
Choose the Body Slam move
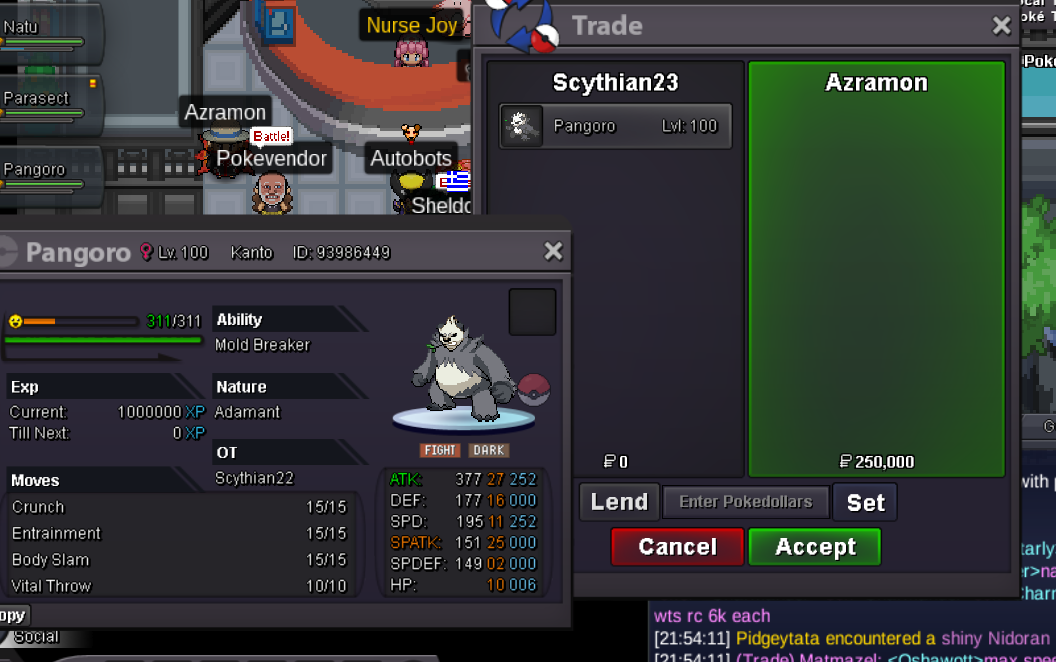(180, 560)
